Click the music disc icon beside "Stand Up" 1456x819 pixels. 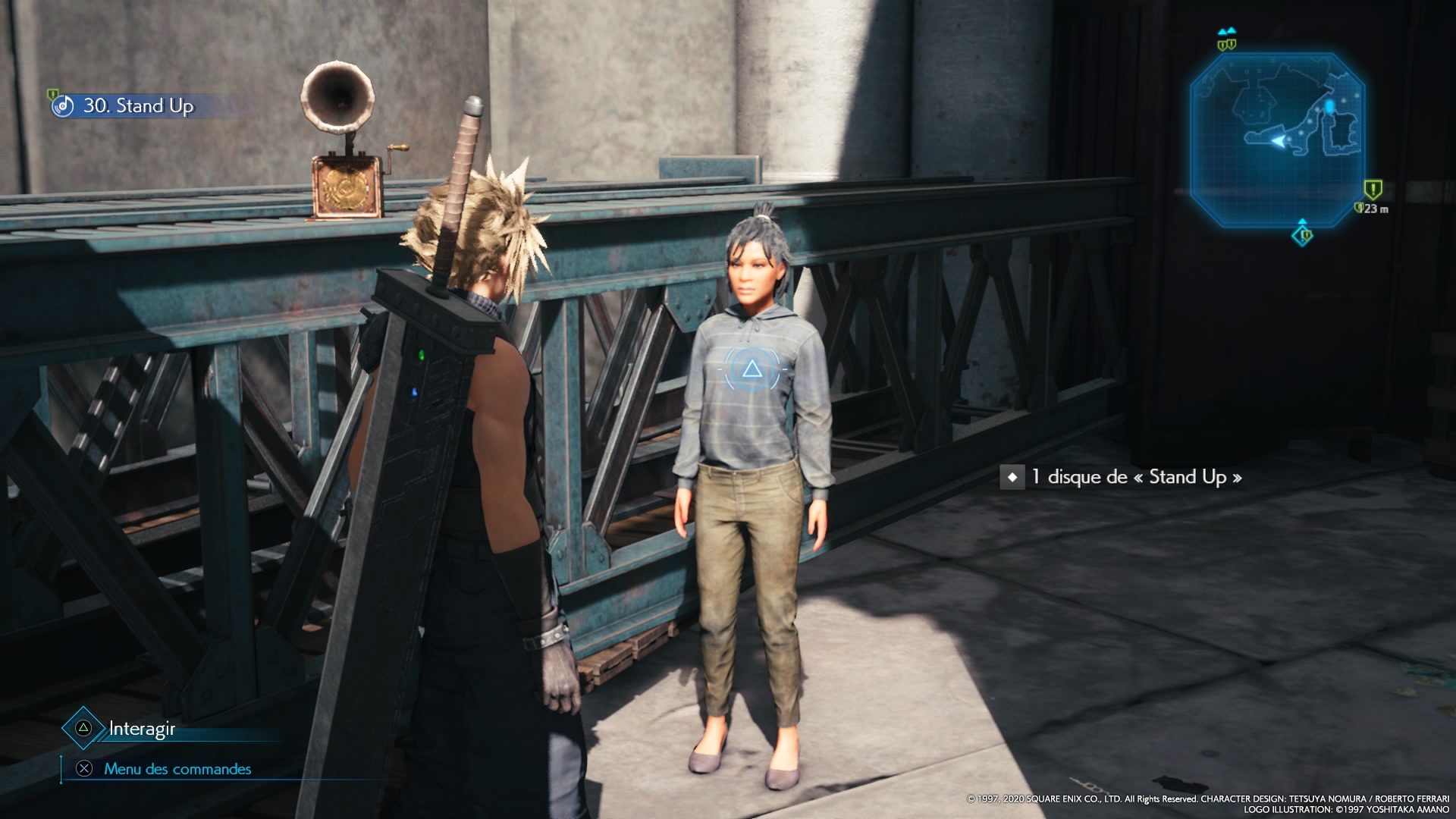point(64,106)
